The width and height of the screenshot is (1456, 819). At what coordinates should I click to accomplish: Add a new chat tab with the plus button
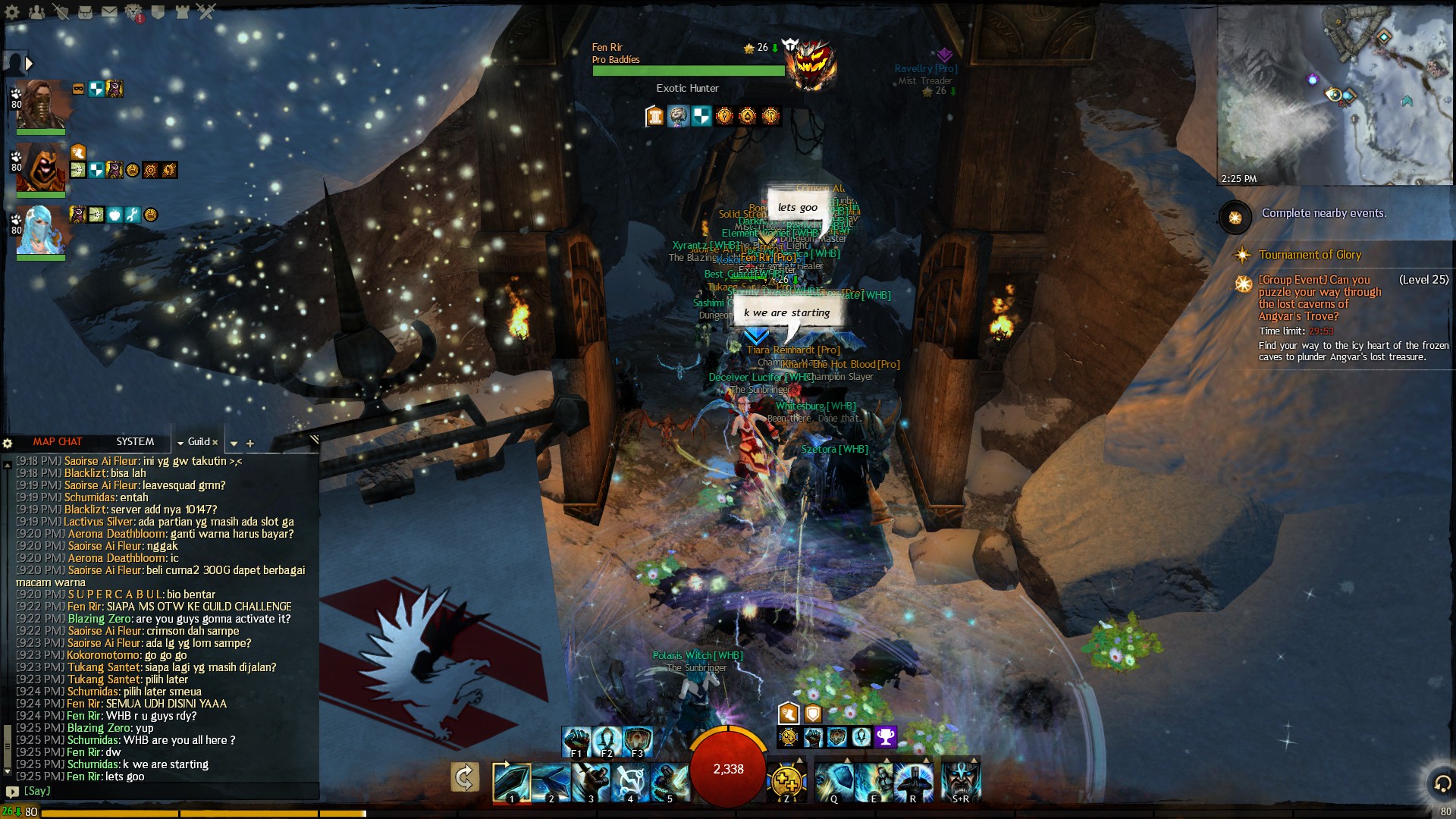click(250, 444)
